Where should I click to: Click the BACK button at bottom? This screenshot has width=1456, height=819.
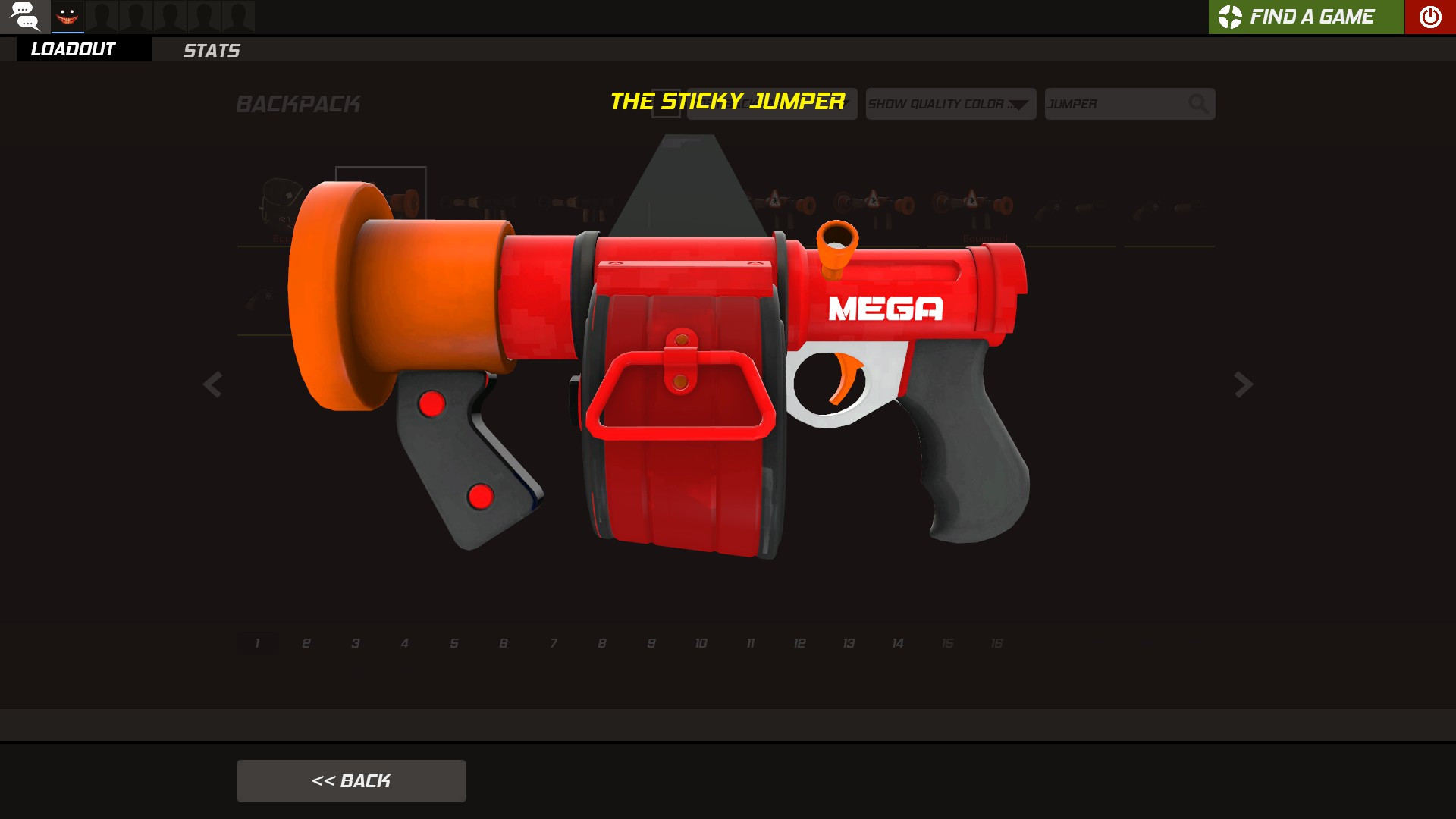pyautogui.click(x=351, y=780)
